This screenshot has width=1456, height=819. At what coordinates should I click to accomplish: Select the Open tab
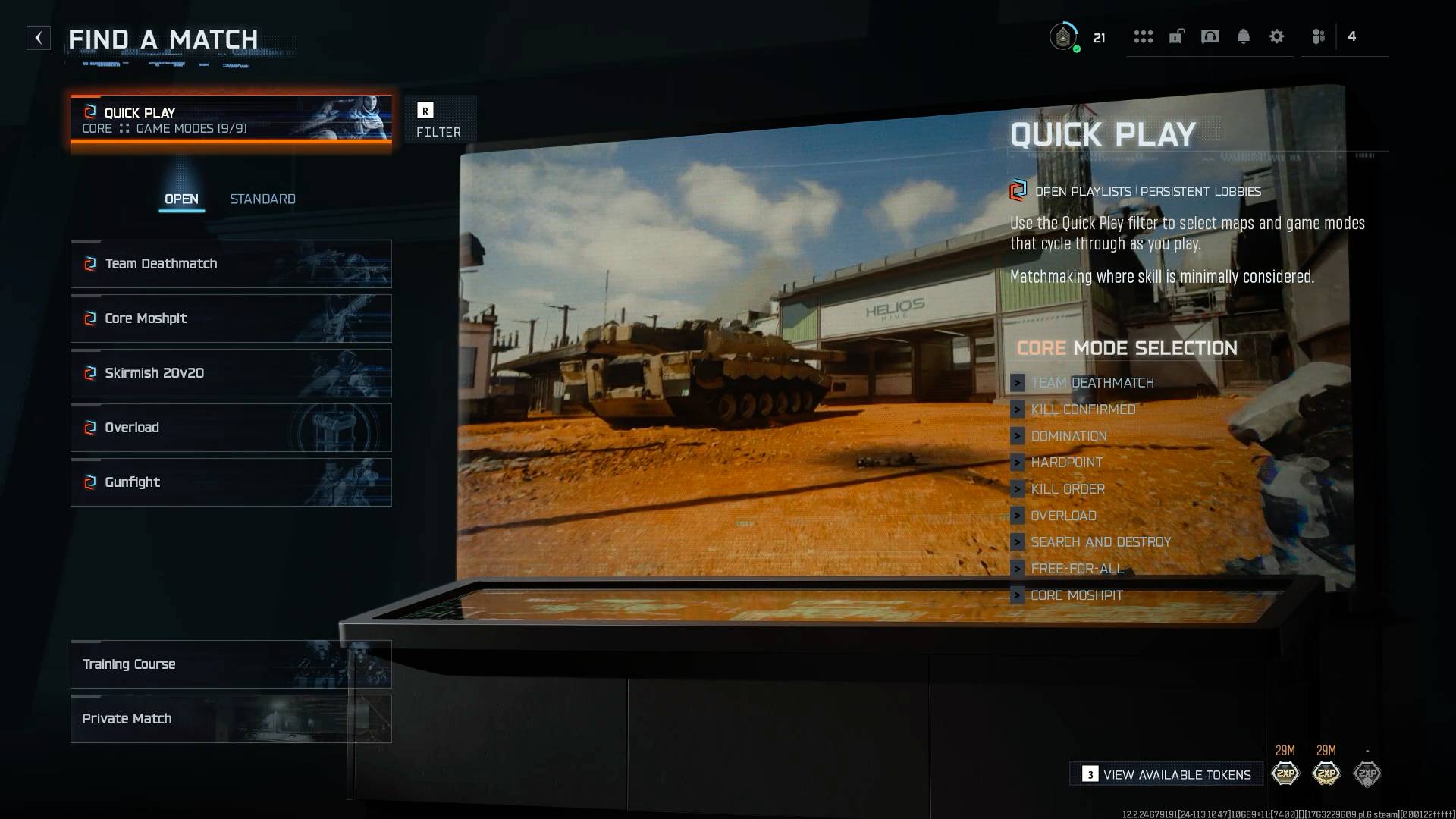pyautogui.click(x=182, y=199)
